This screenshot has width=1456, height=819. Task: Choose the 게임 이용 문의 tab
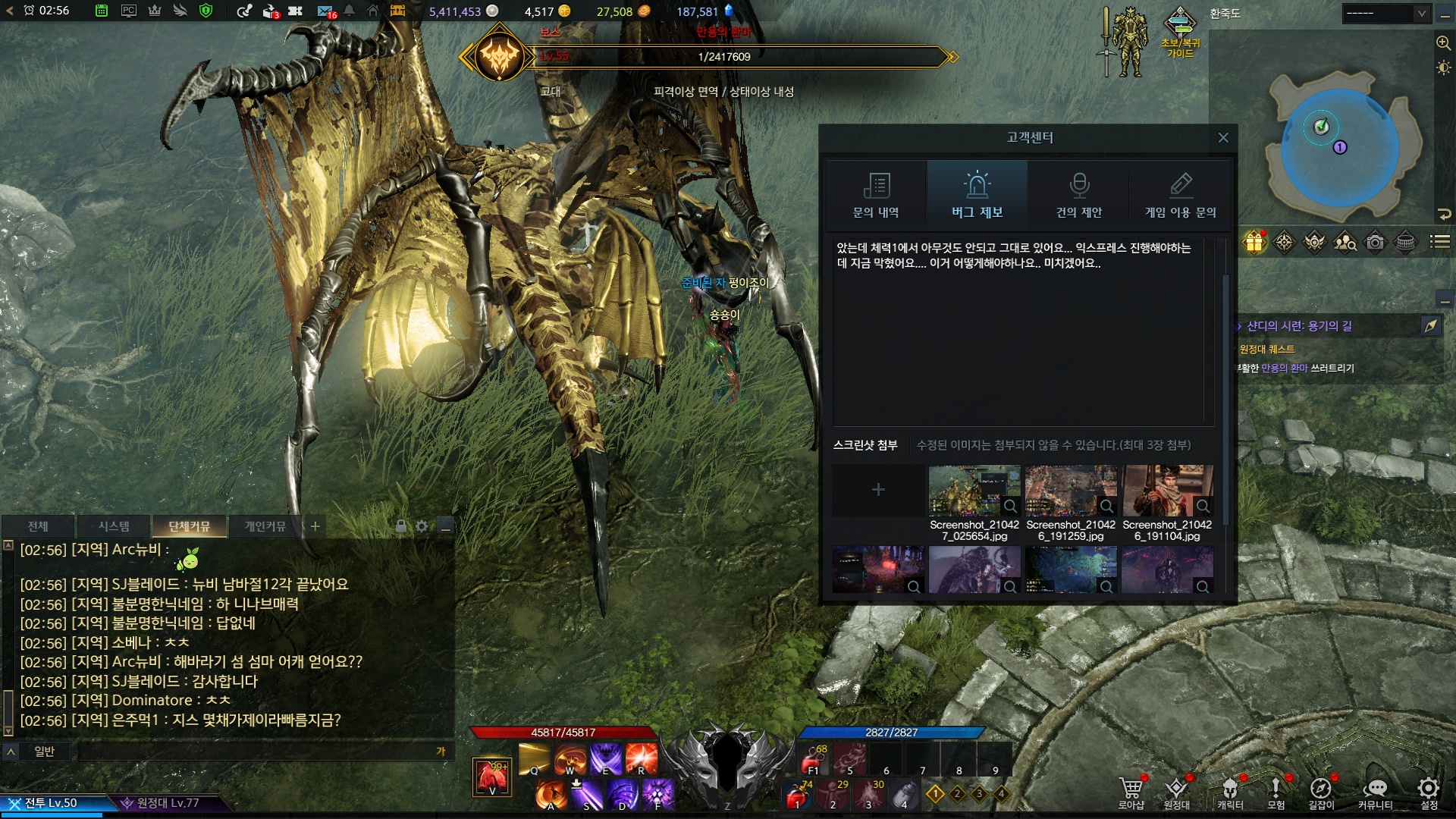1180,195
